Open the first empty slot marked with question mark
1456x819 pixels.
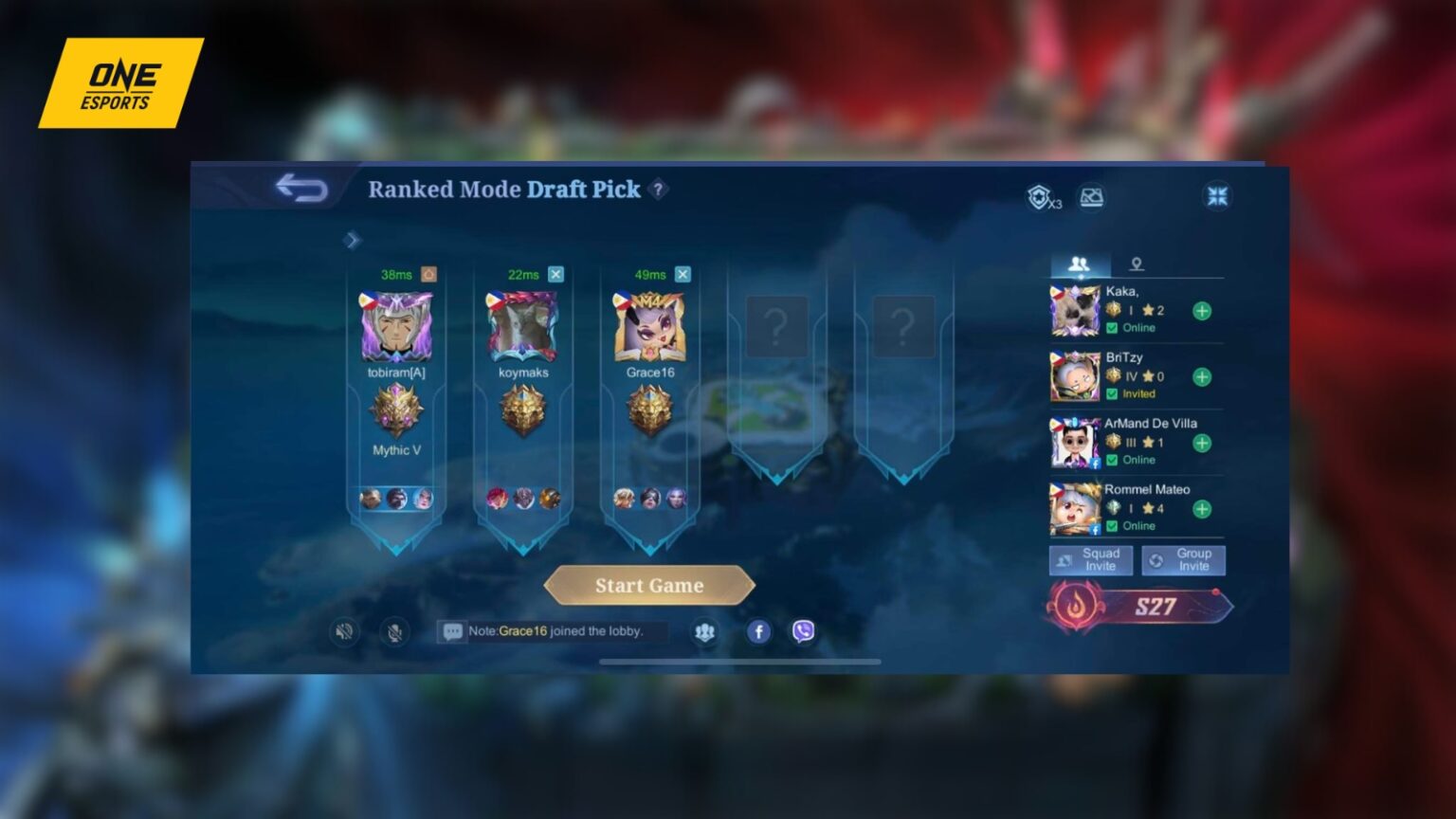(776, 325)
